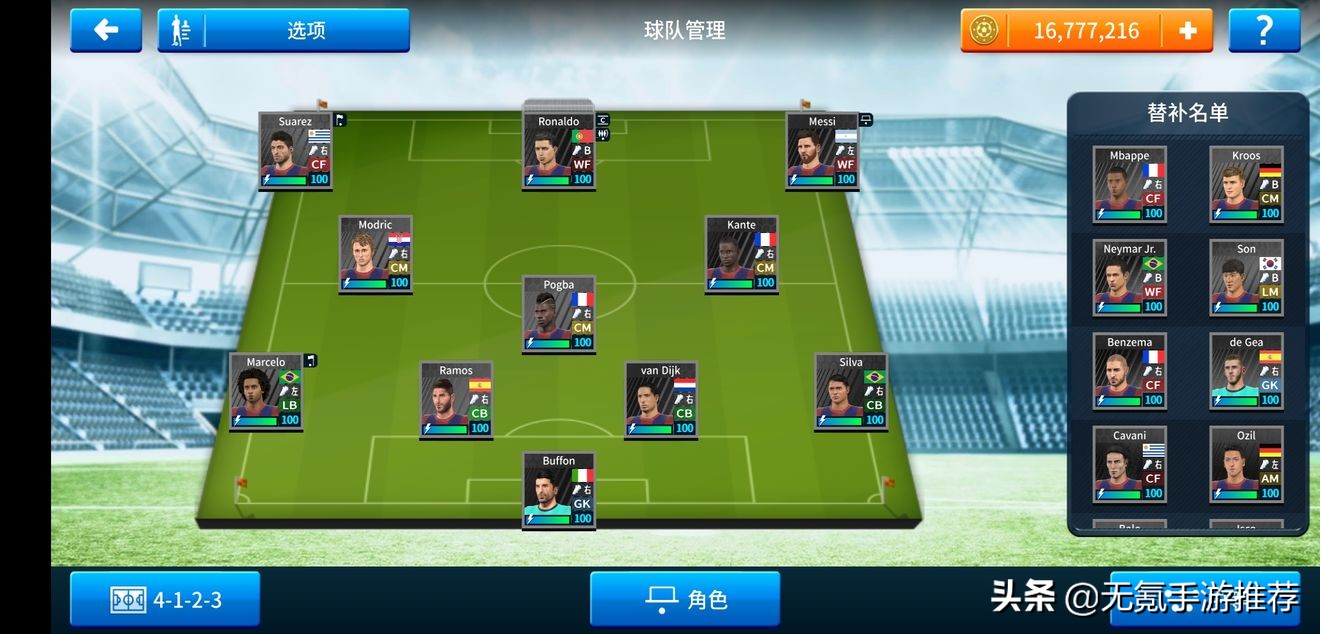Select Suarez's player card
The image size is (1320, 634).
tap(295, 151)
